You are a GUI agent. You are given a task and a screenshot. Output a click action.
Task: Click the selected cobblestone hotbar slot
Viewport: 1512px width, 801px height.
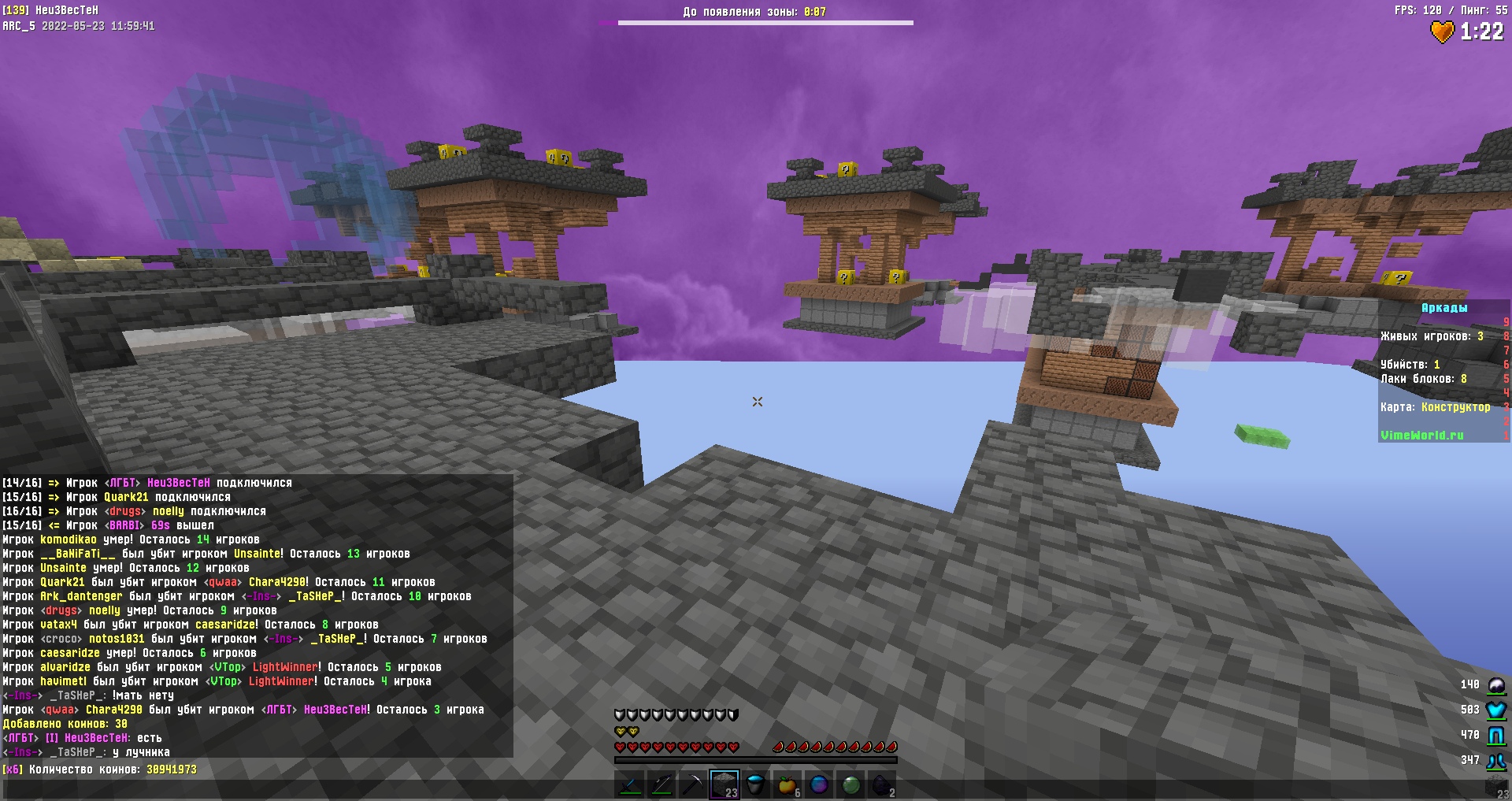pos(723,784)
